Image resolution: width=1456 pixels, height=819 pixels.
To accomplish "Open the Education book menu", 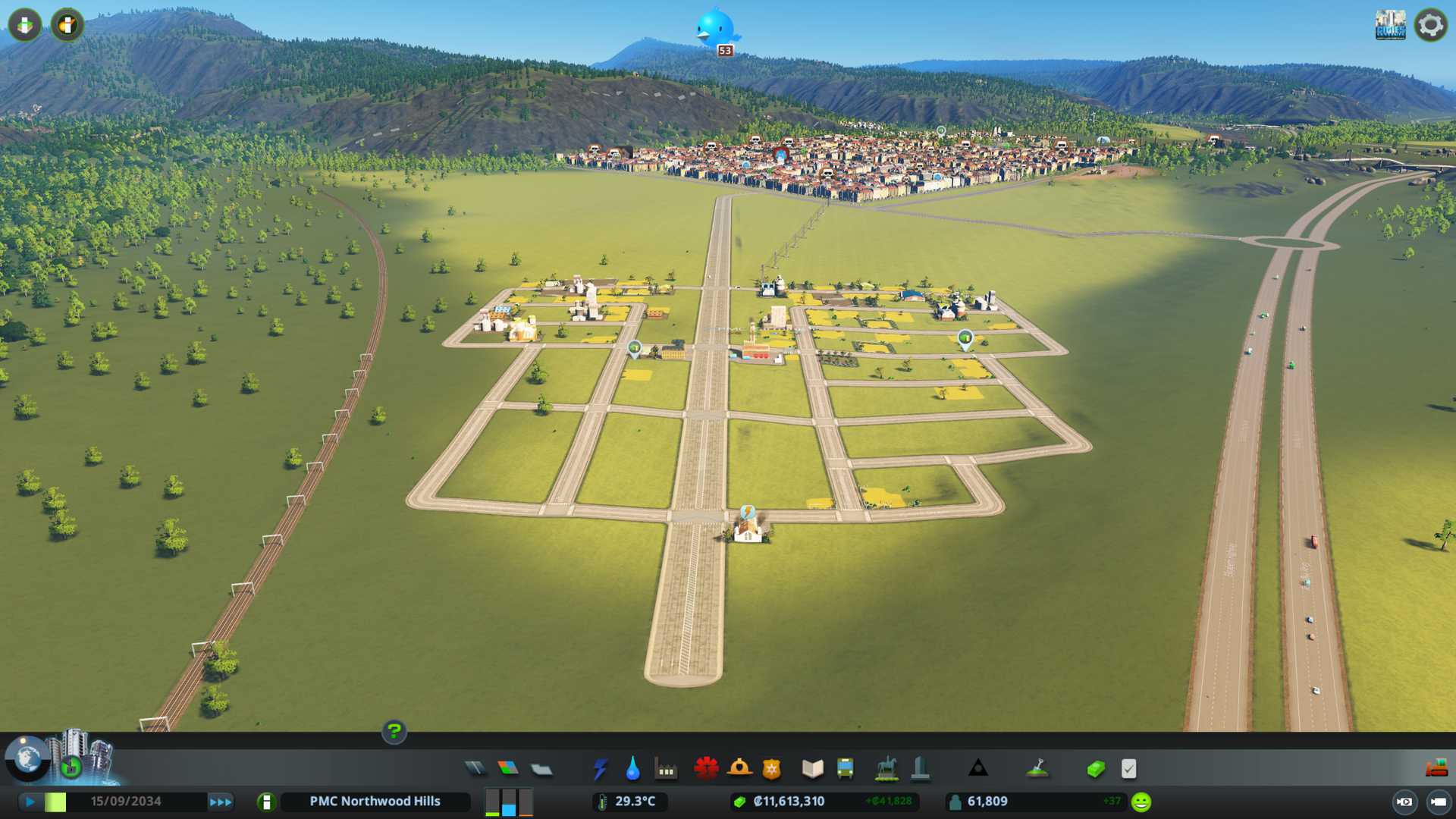I will (x=812, y=769).
